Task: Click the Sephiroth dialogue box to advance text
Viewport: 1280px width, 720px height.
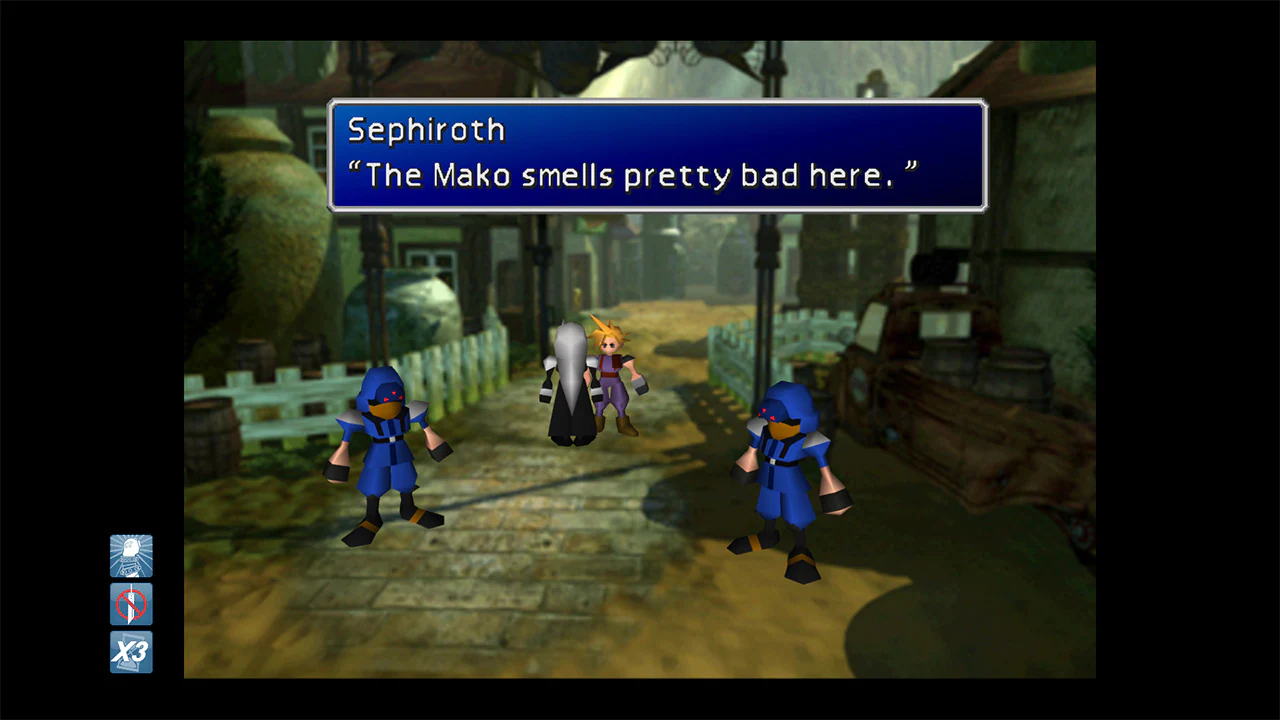Action: pos(656,157)
